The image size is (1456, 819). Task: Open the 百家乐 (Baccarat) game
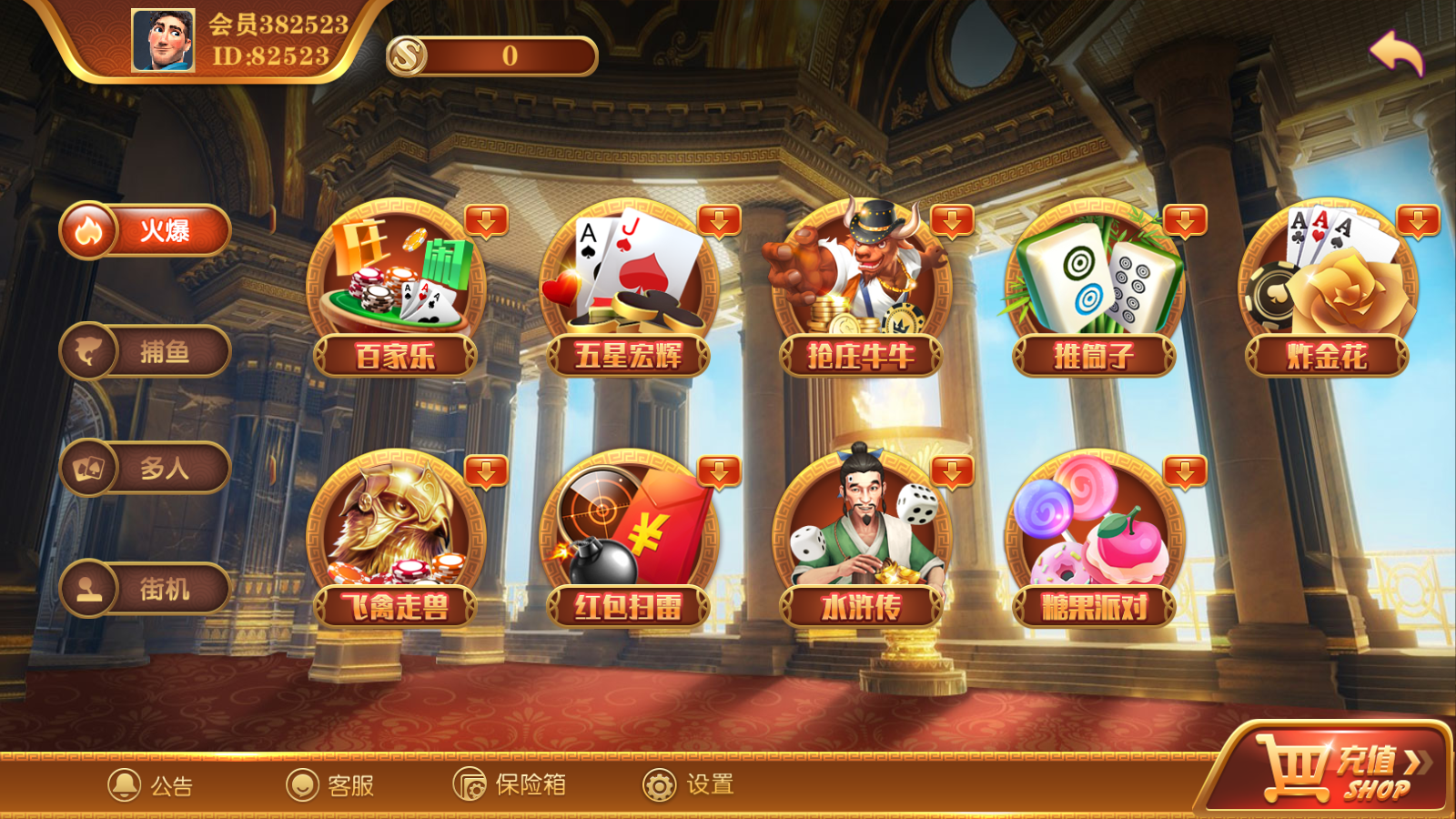400,282
